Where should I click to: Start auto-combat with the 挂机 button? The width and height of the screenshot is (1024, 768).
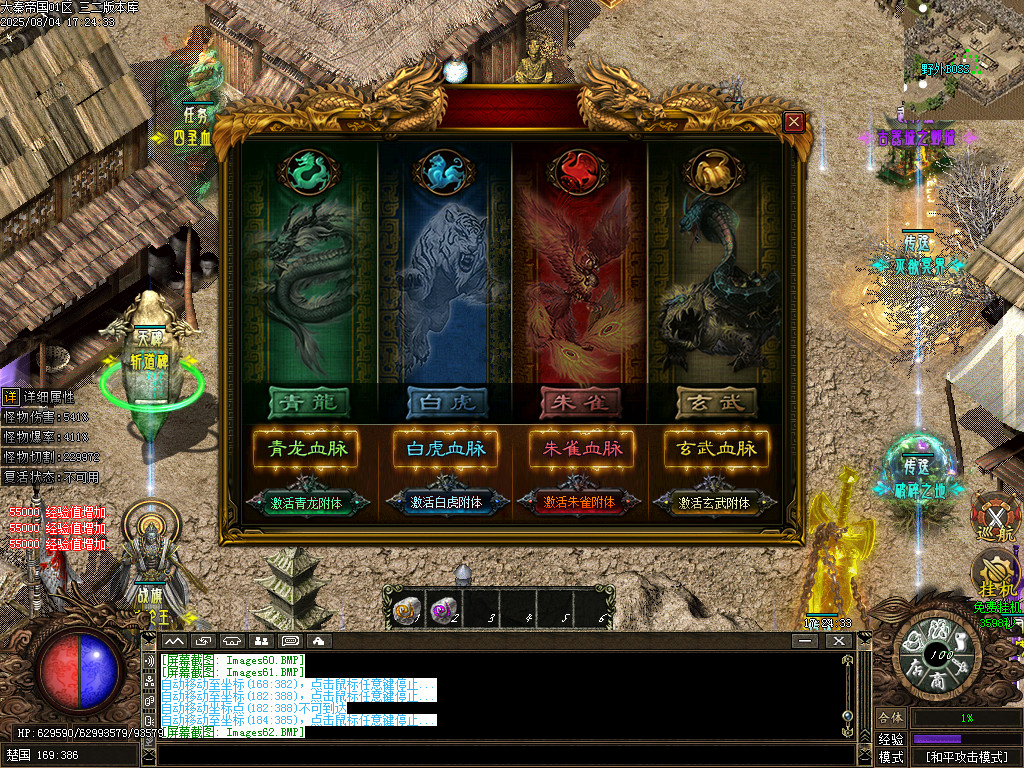tap(995, 575)
